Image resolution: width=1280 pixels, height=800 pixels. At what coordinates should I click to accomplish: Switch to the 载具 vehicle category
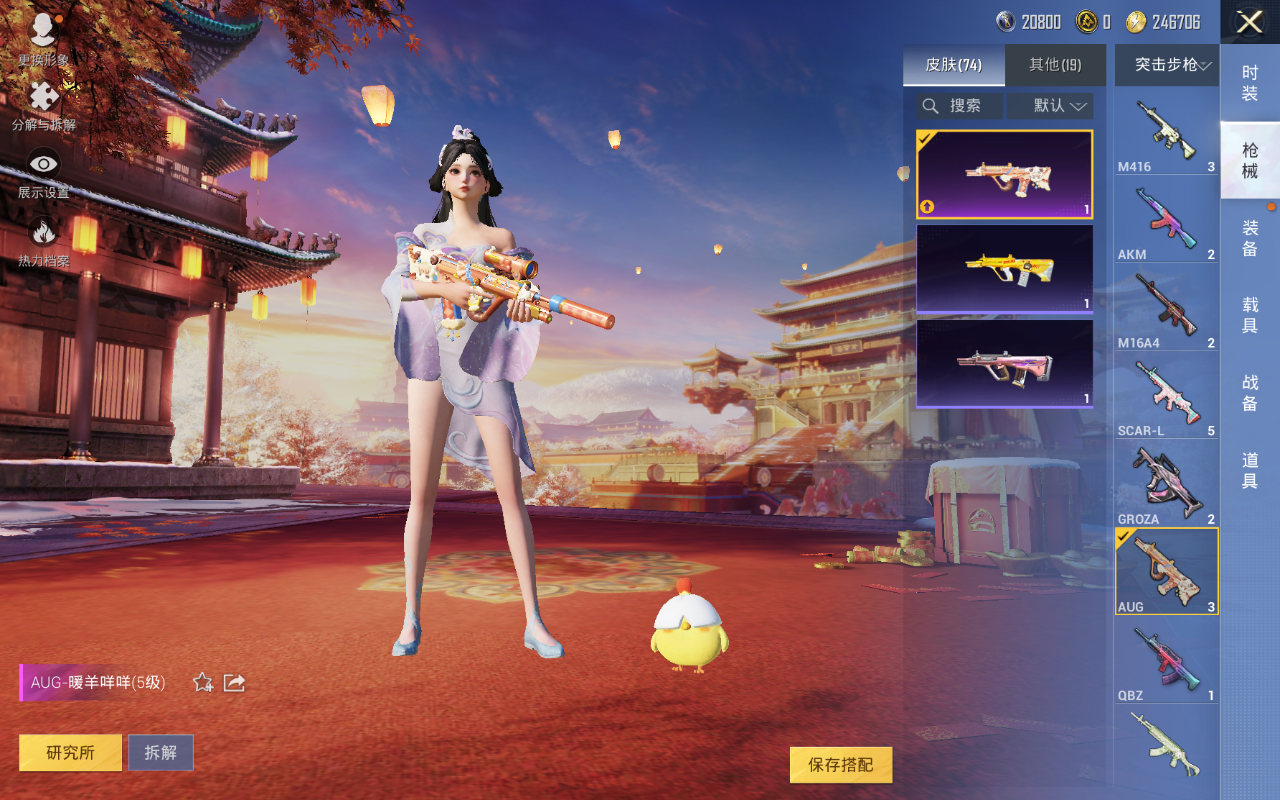(1250, 315)
